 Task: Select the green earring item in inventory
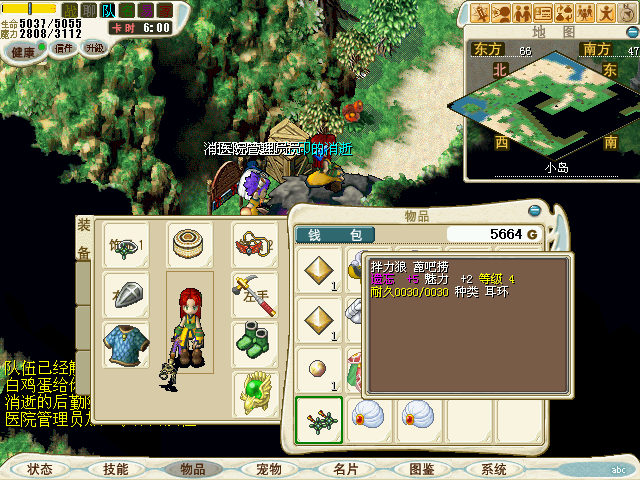pyautogui.click(x=319, y=416)
